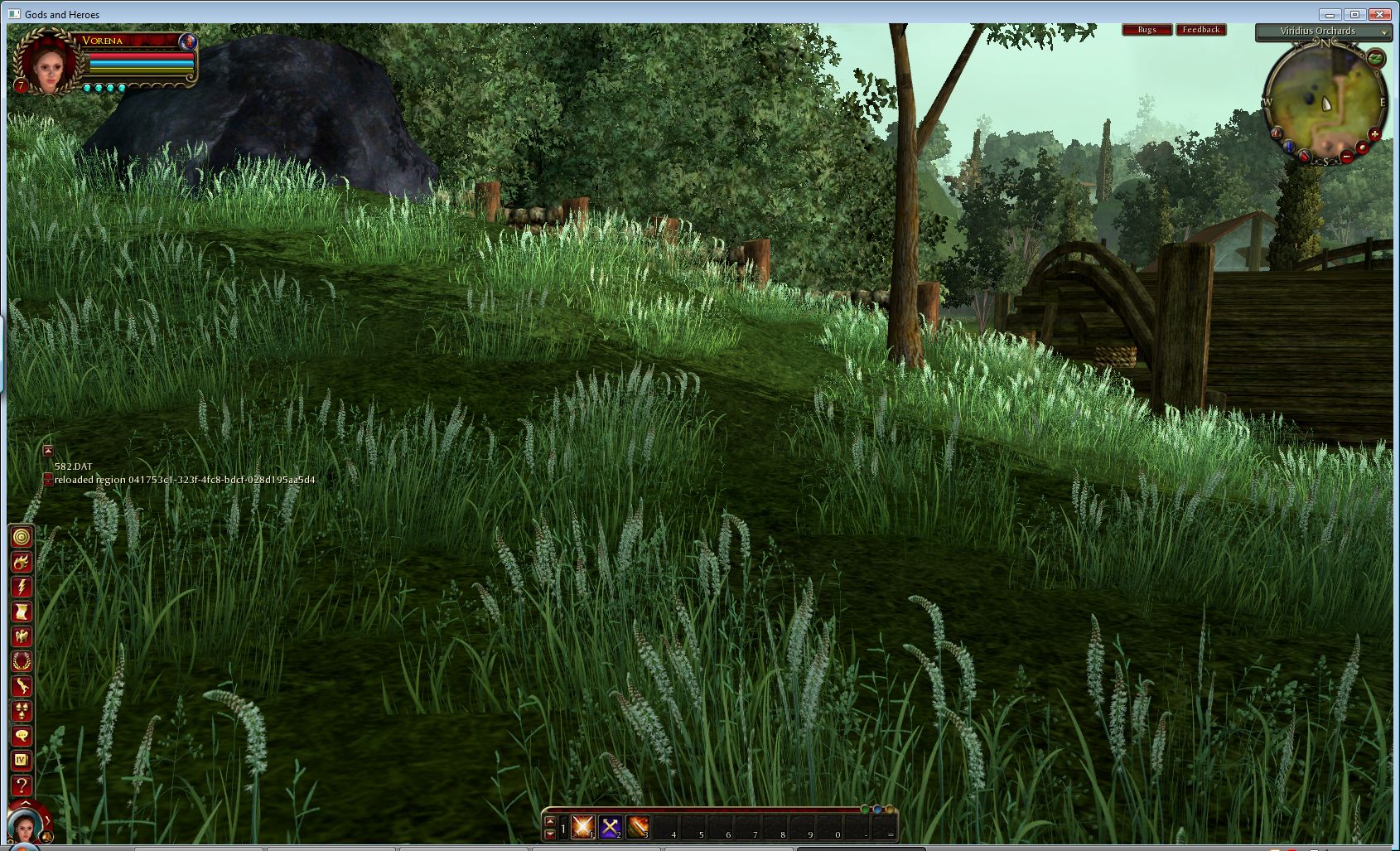The height and width of the screenshot is (851, 1400).
Task: Zoom in the minimap with plus button
Action: (1375, 134)
